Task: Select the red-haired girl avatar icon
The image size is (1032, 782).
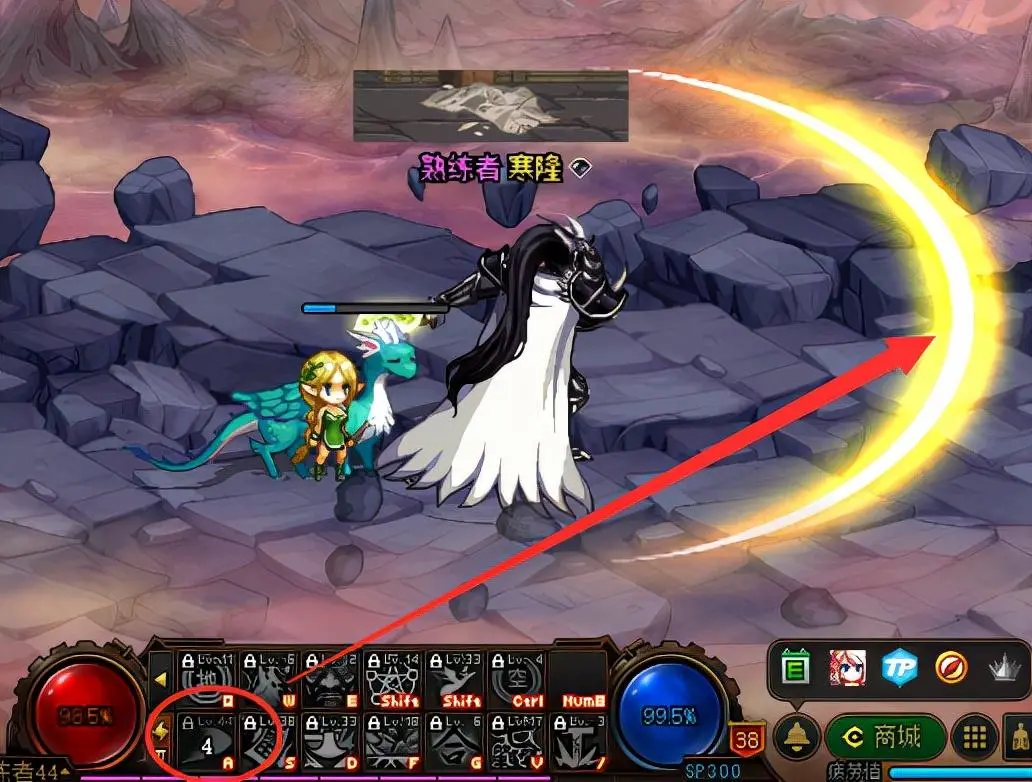Action: [847, 668]
